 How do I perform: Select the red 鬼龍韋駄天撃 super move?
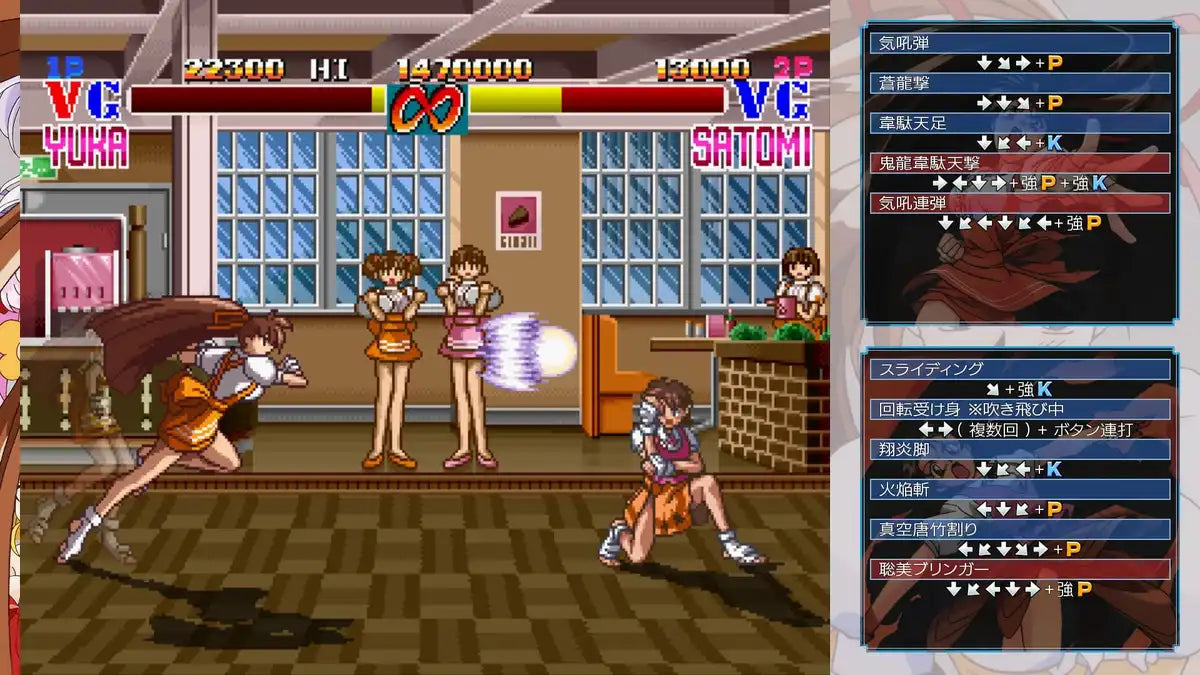pyautogui.click(x=1020, y=163)
